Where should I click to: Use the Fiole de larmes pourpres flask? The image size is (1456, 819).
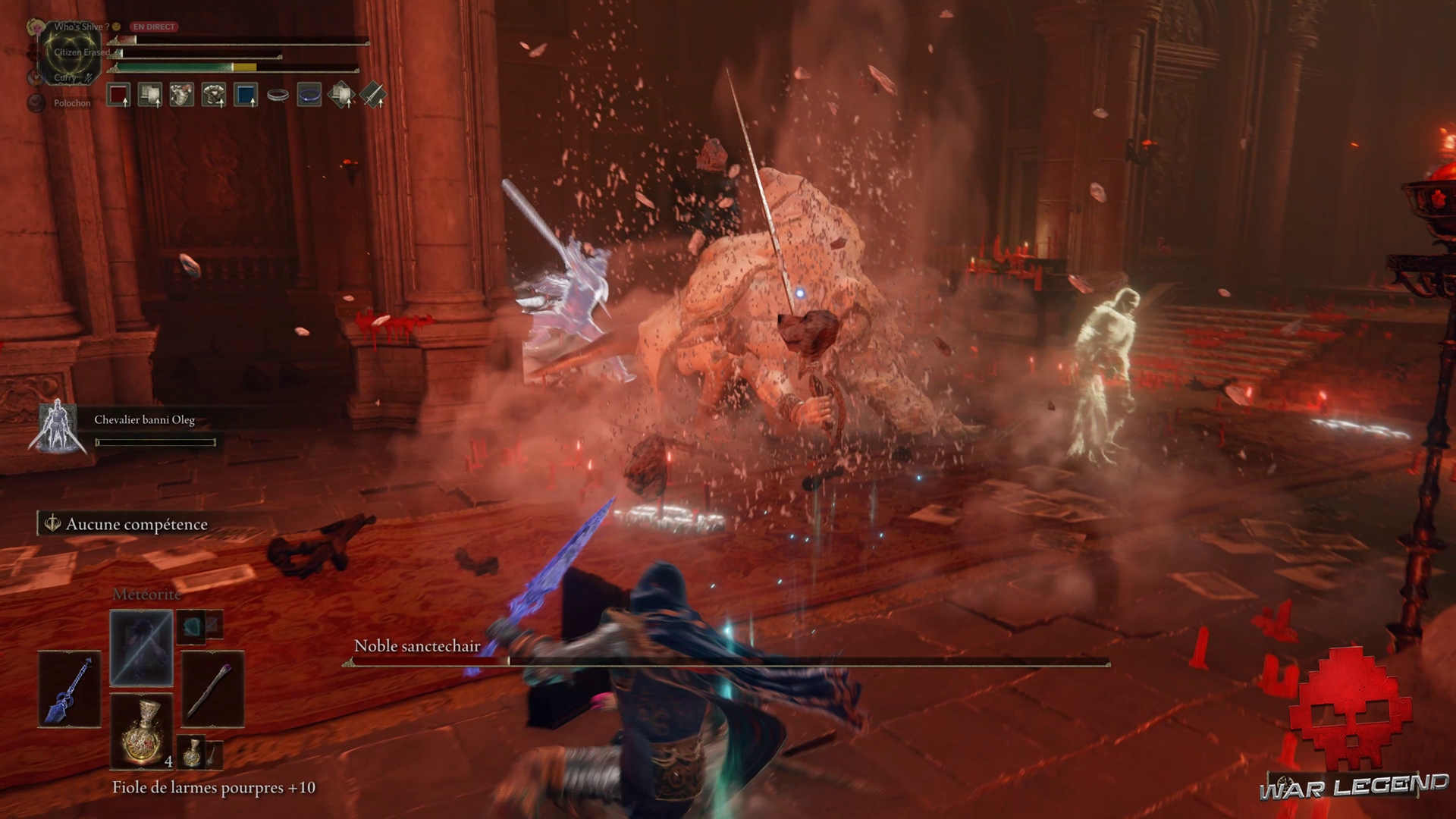coord(142,730)
